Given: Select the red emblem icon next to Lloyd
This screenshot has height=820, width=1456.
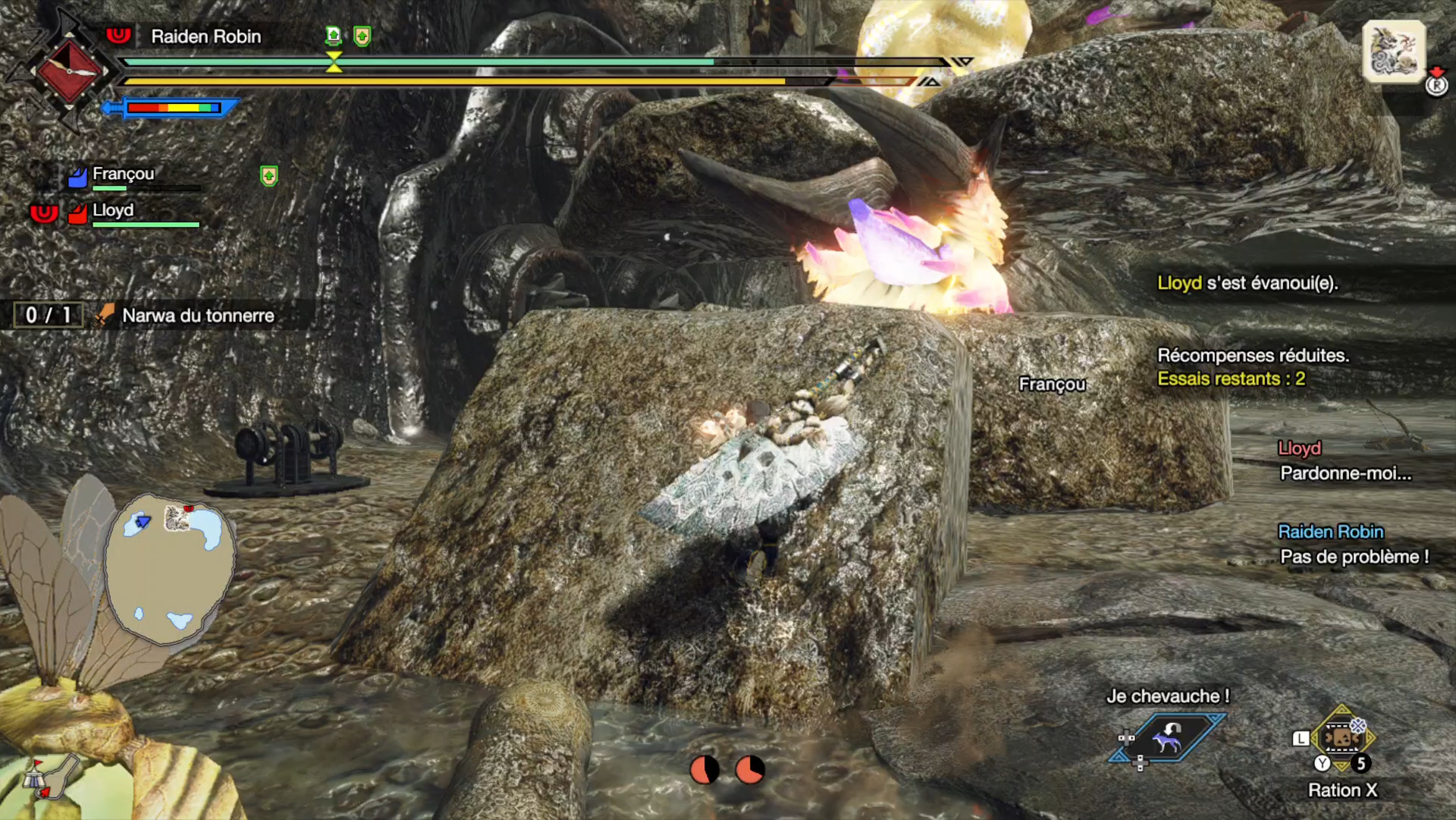Looking at the screenshot, I should (44, 213).
